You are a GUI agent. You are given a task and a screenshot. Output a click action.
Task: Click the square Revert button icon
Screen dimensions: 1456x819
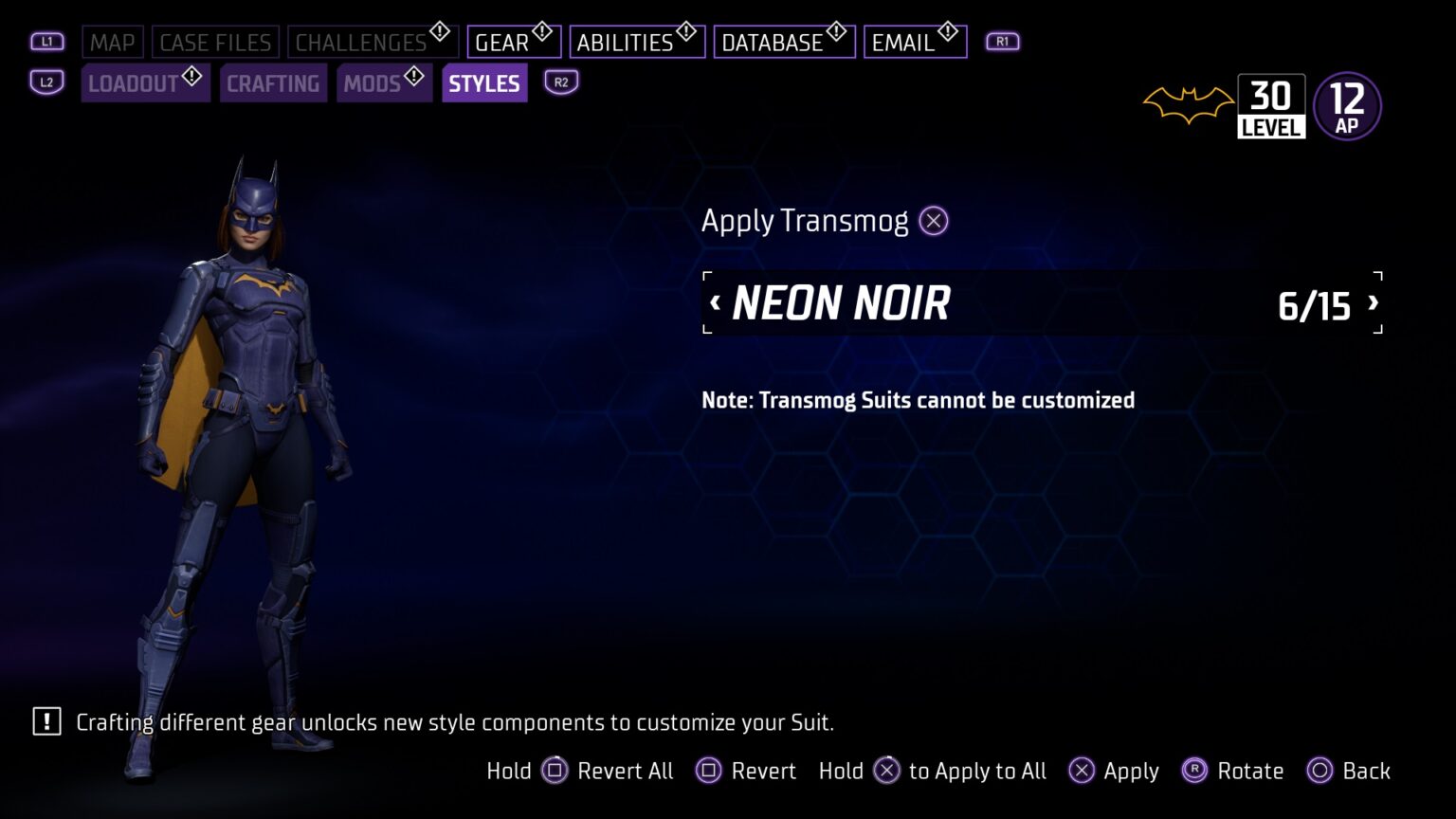[x=709, y=771]
